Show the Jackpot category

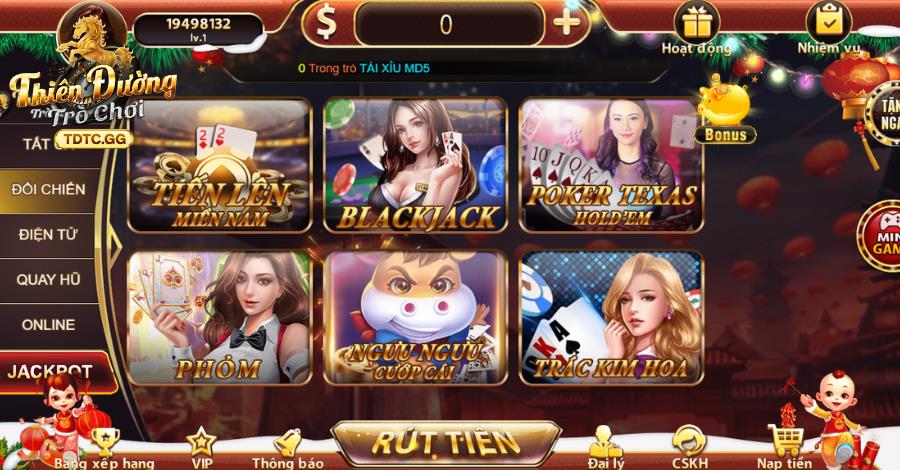pyautogui.click(x=50, y=371)
